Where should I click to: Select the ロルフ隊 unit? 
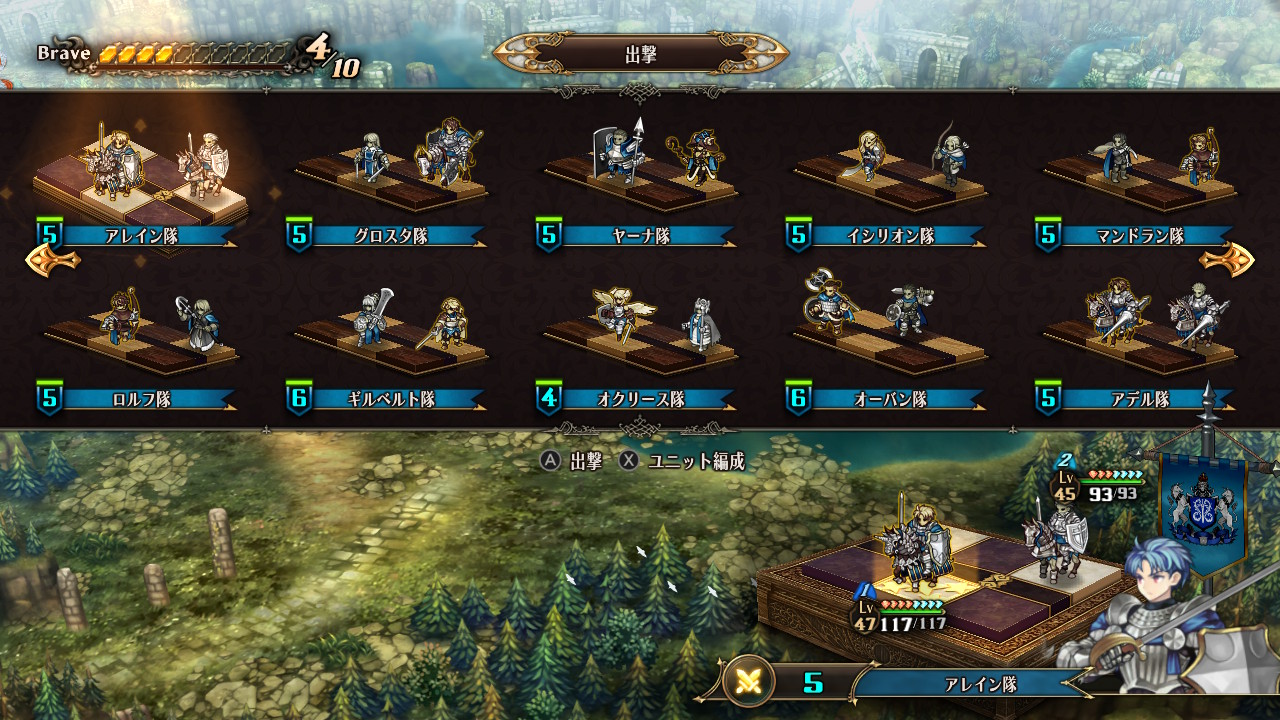(139, 345)
